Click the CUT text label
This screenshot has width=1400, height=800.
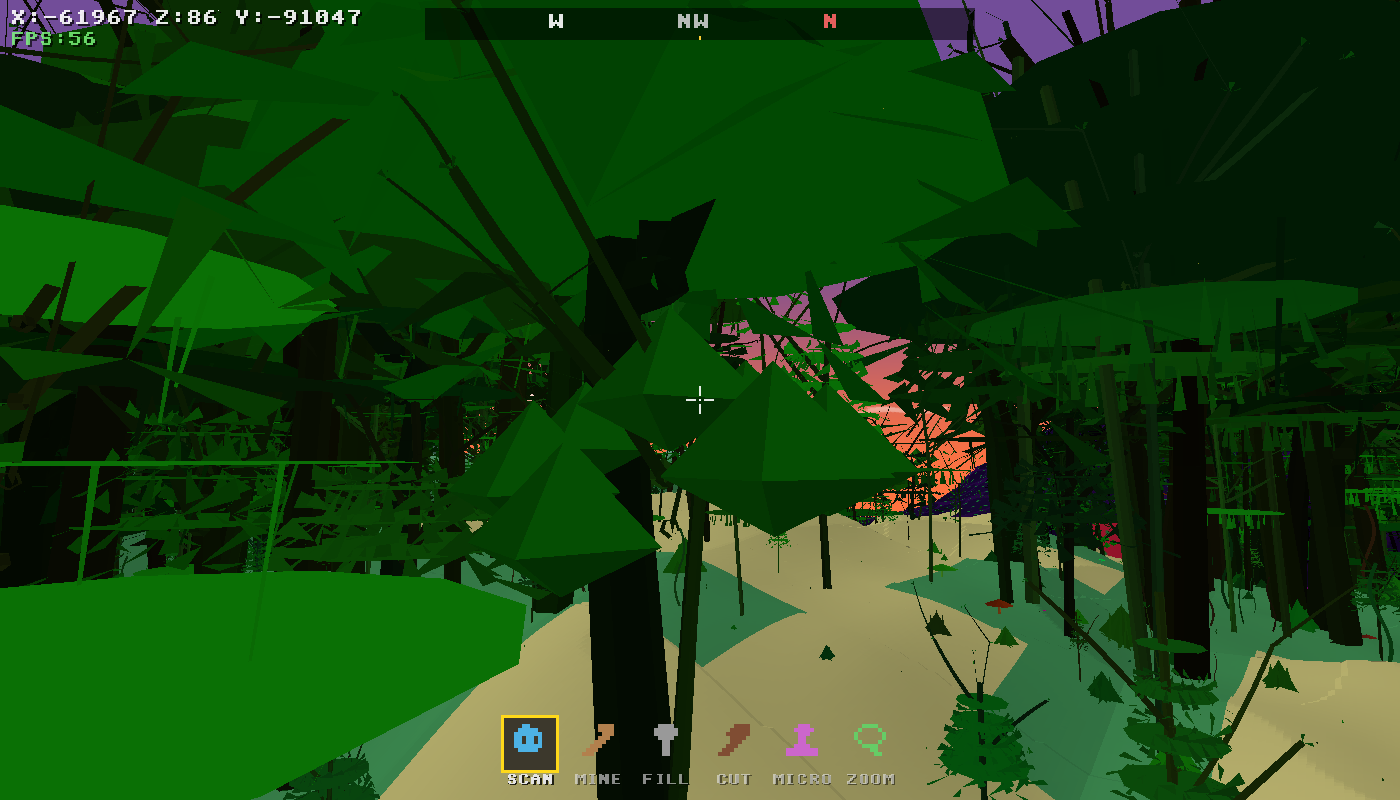tap(735, 777)
